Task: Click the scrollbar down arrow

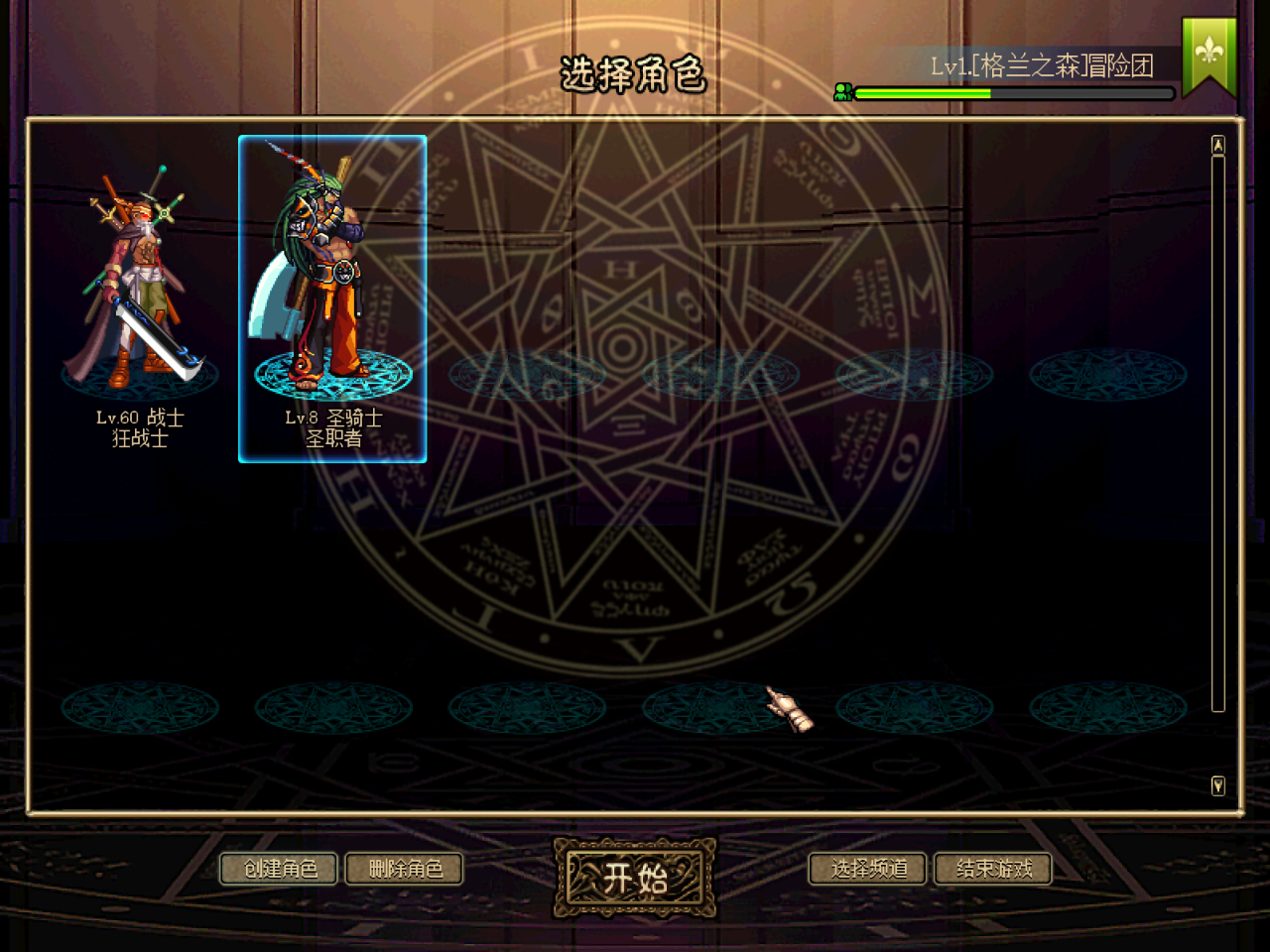Action: (1218, 786)
